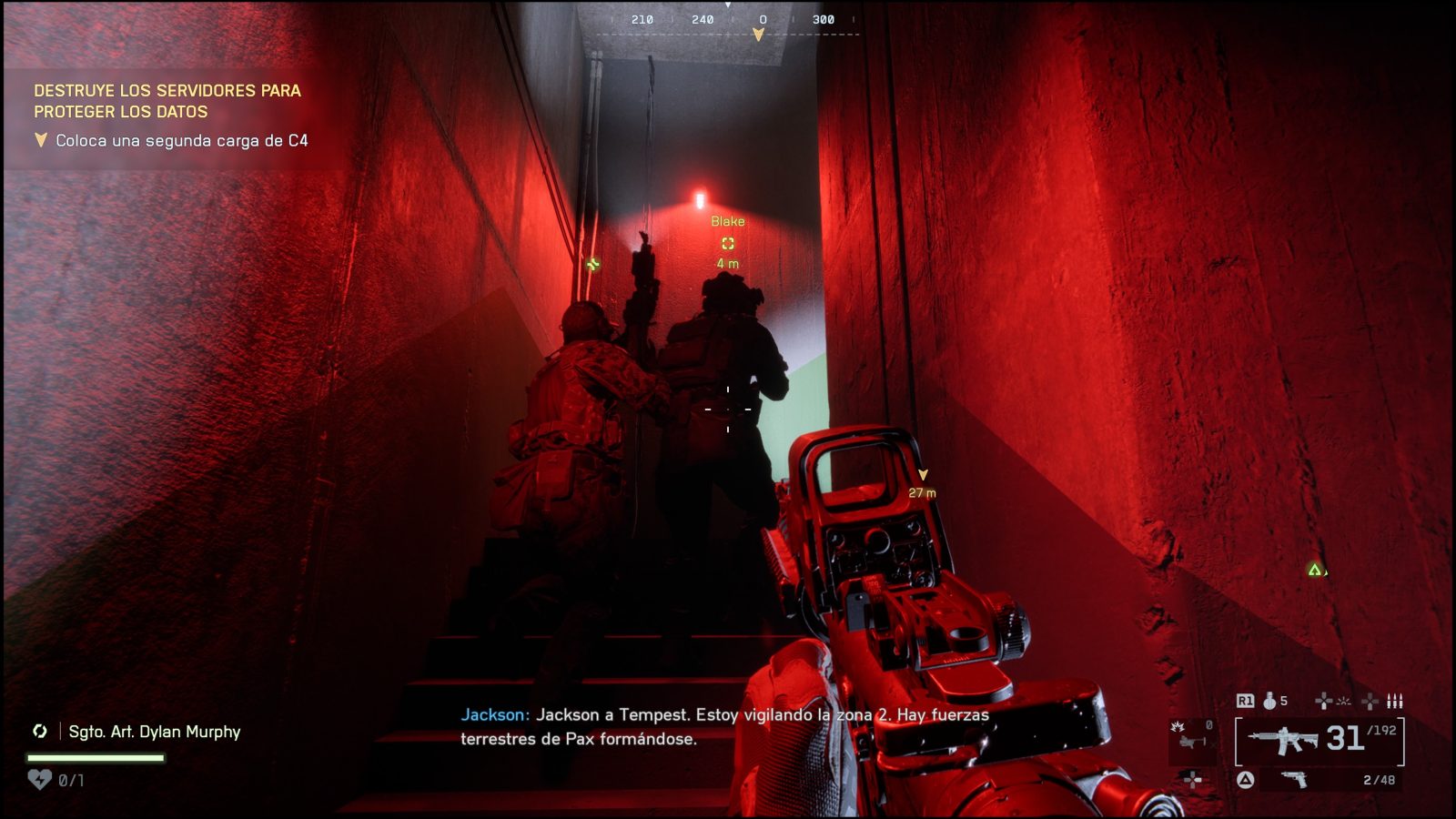Select the C4 placement objective tracker
Screen dimensions: 1456x819
(181, 141)
